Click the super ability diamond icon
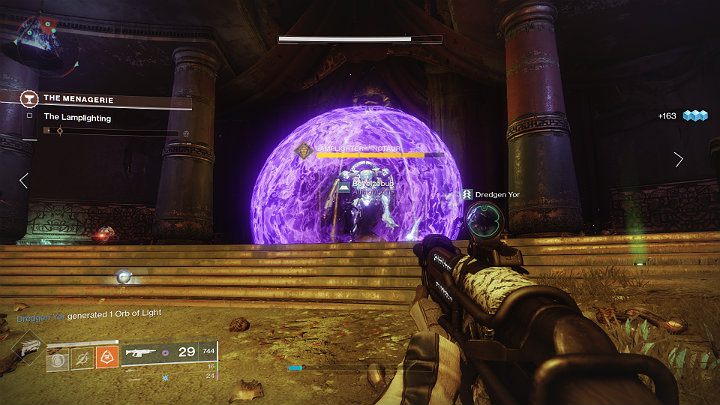This screenshot has height=405, width=720. click(30, 351)
